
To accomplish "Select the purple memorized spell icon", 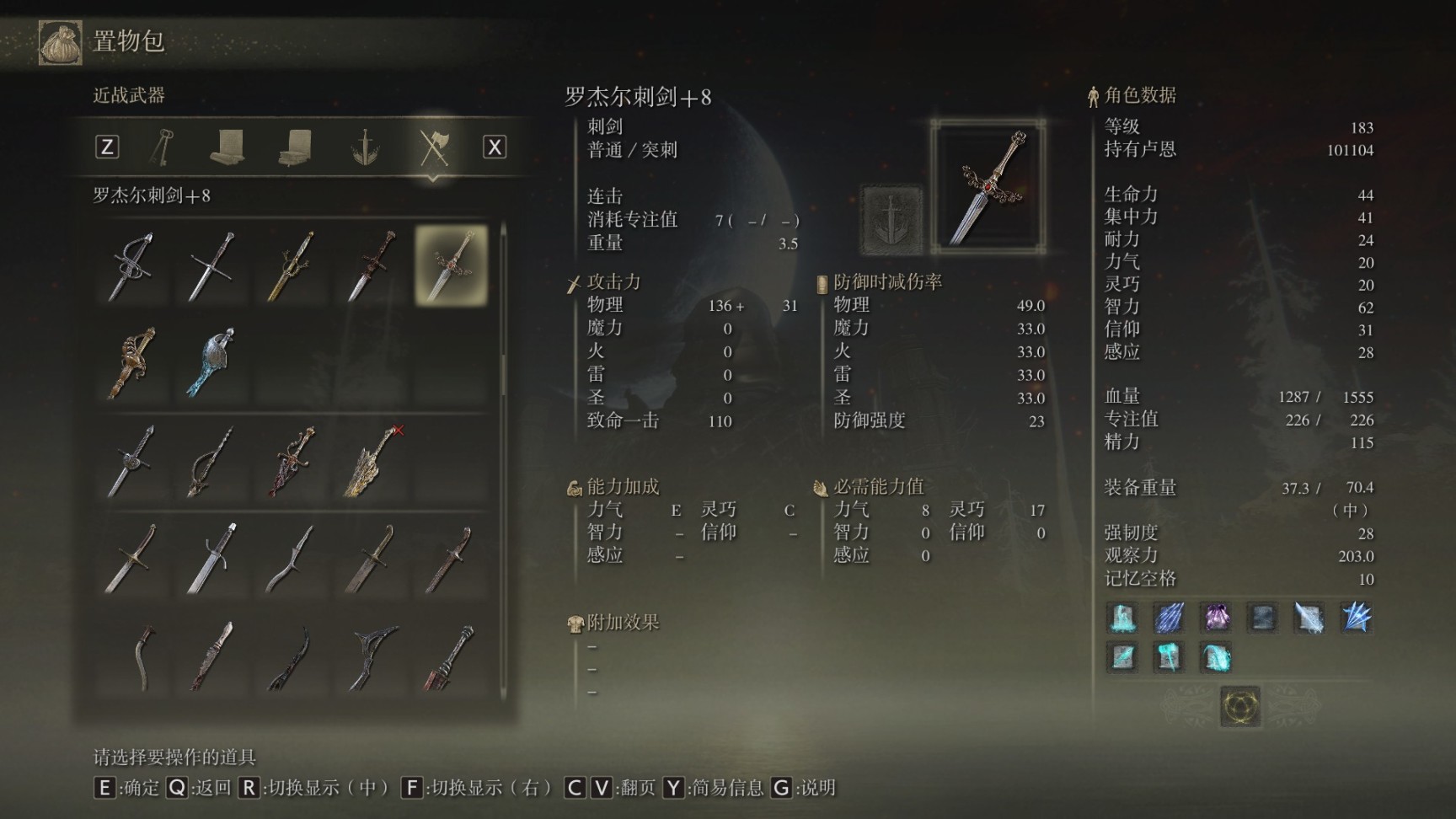I will click(x=1216, y=618).
